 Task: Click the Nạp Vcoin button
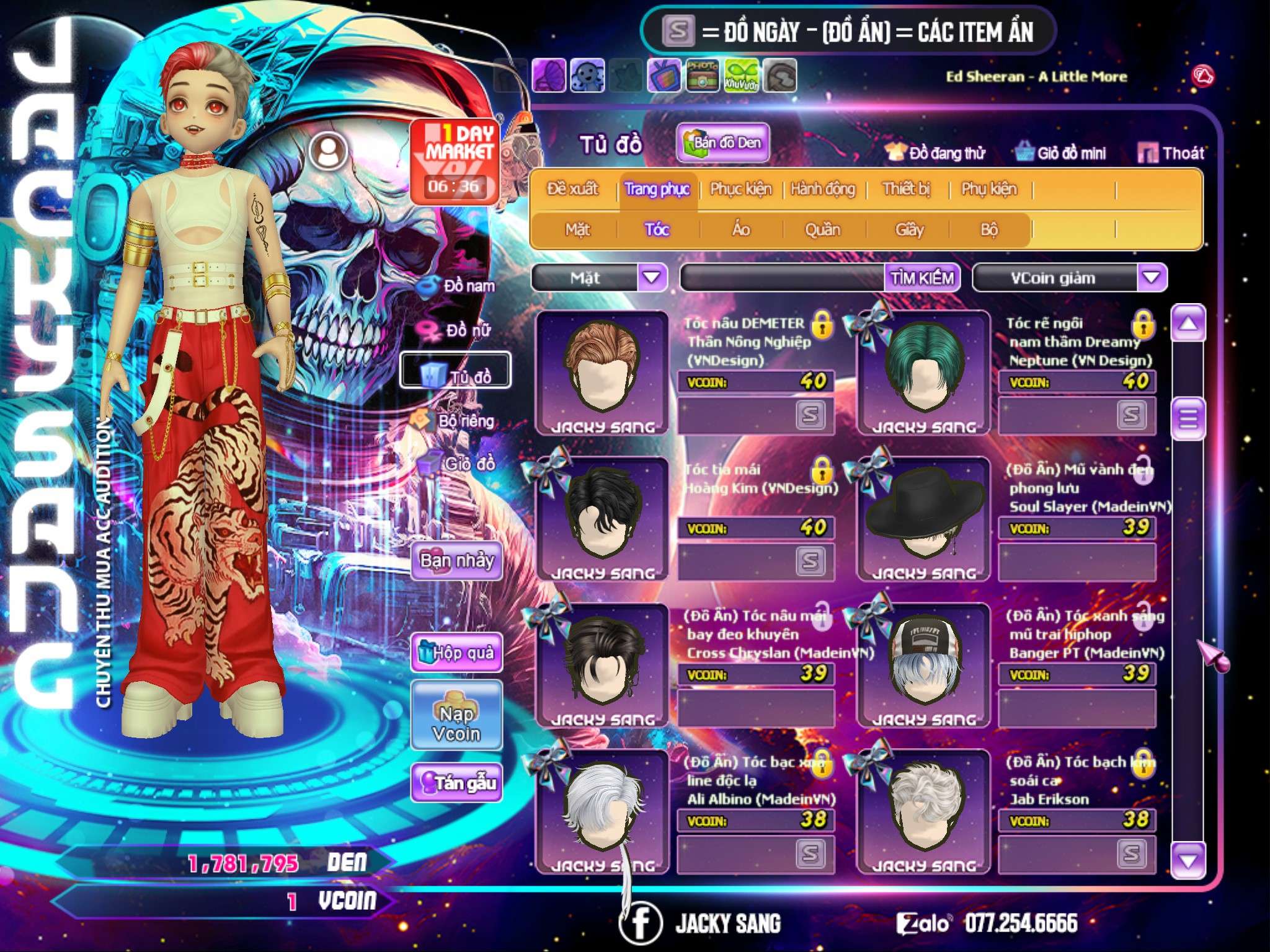click(x=456, y=723)
